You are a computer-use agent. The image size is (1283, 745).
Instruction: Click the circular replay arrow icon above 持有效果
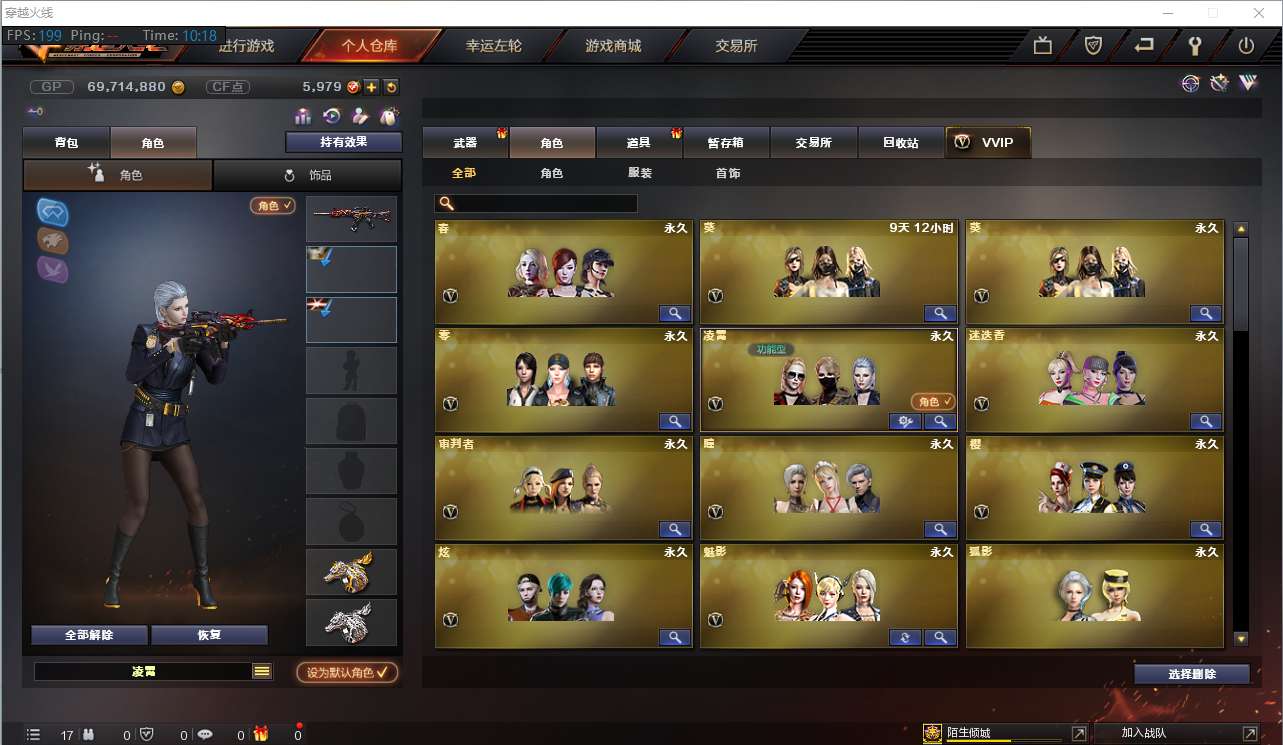[x=331, y=116]
